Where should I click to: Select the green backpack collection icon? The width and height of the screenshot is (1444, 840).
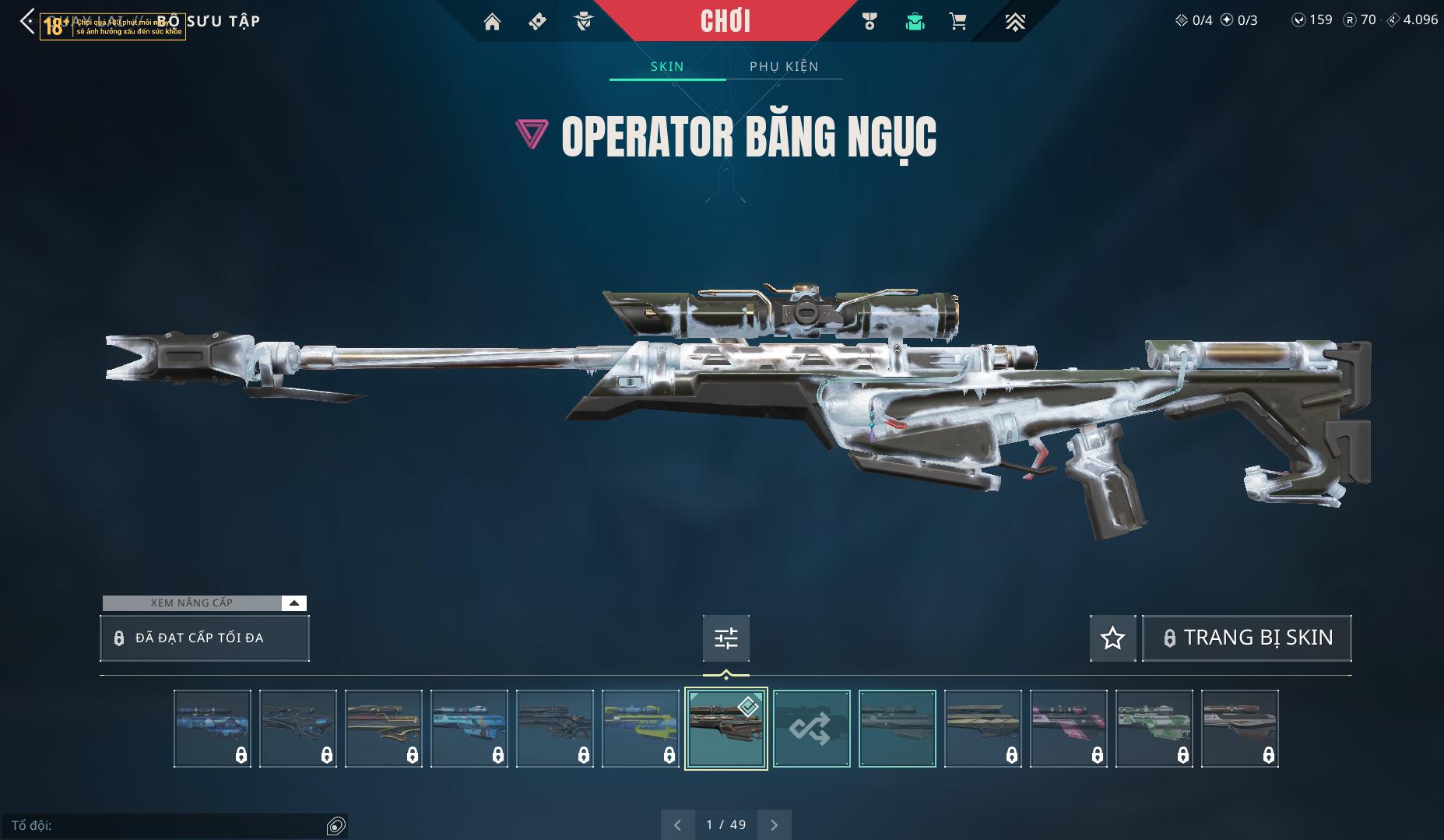[x=915, y=22]
